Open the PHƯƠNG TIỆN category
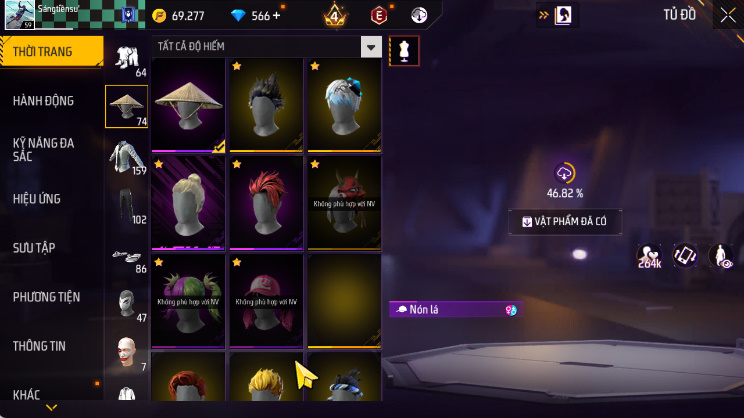The image size is (744, 418). coord(46,297)
